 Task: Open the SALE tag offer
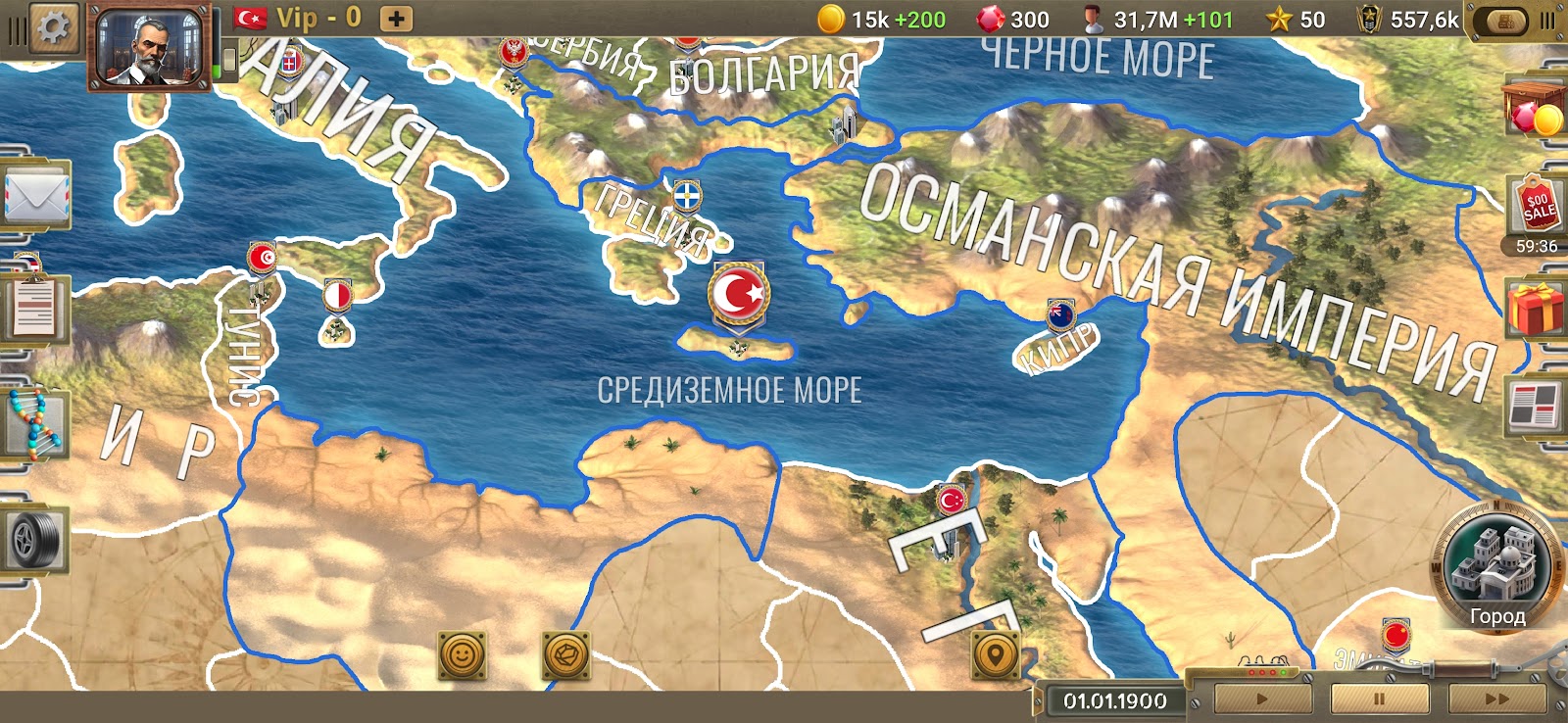click(x=1536, y=206)
